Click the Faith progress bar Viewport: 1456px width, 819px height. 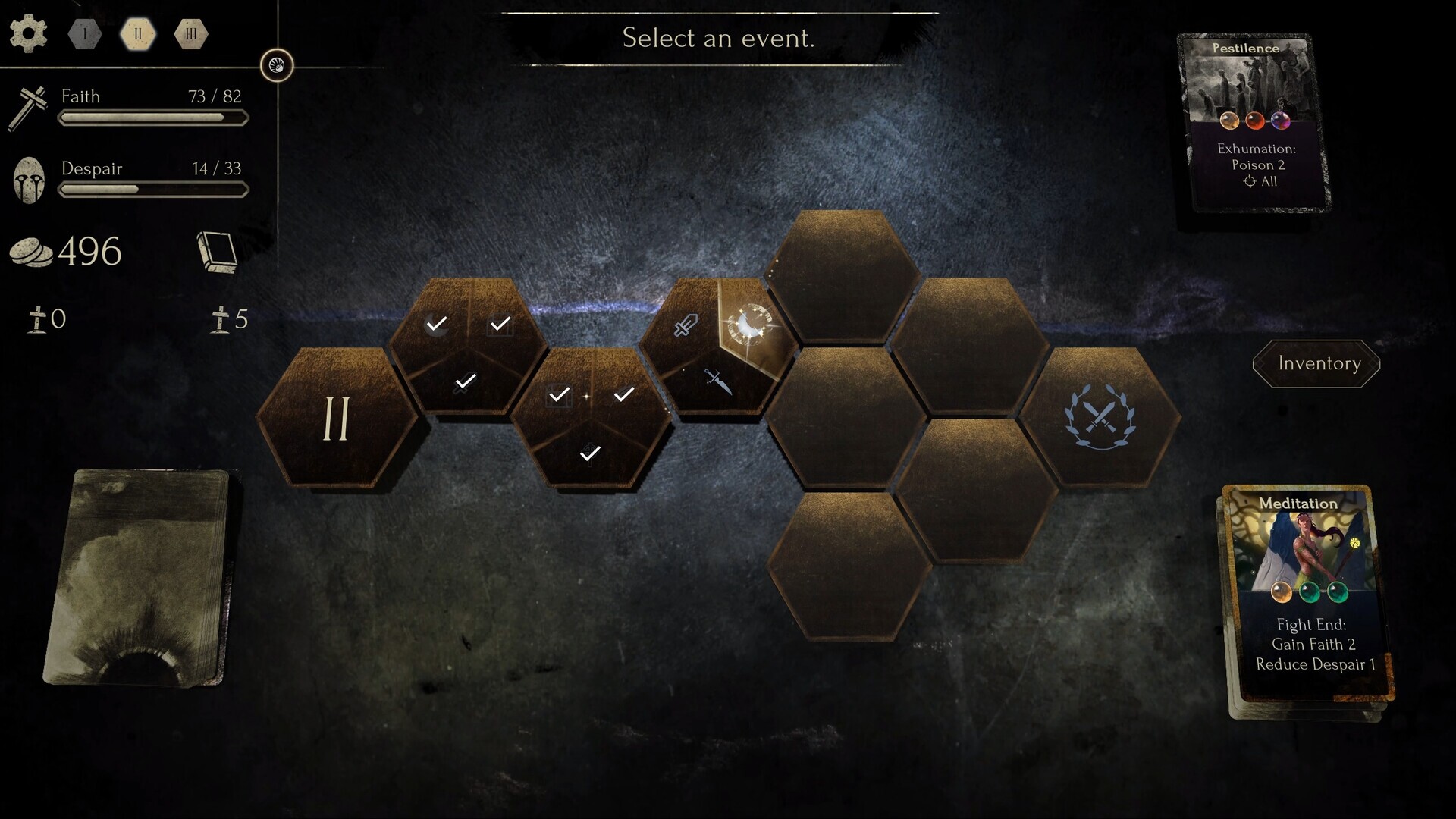(152, 117)
